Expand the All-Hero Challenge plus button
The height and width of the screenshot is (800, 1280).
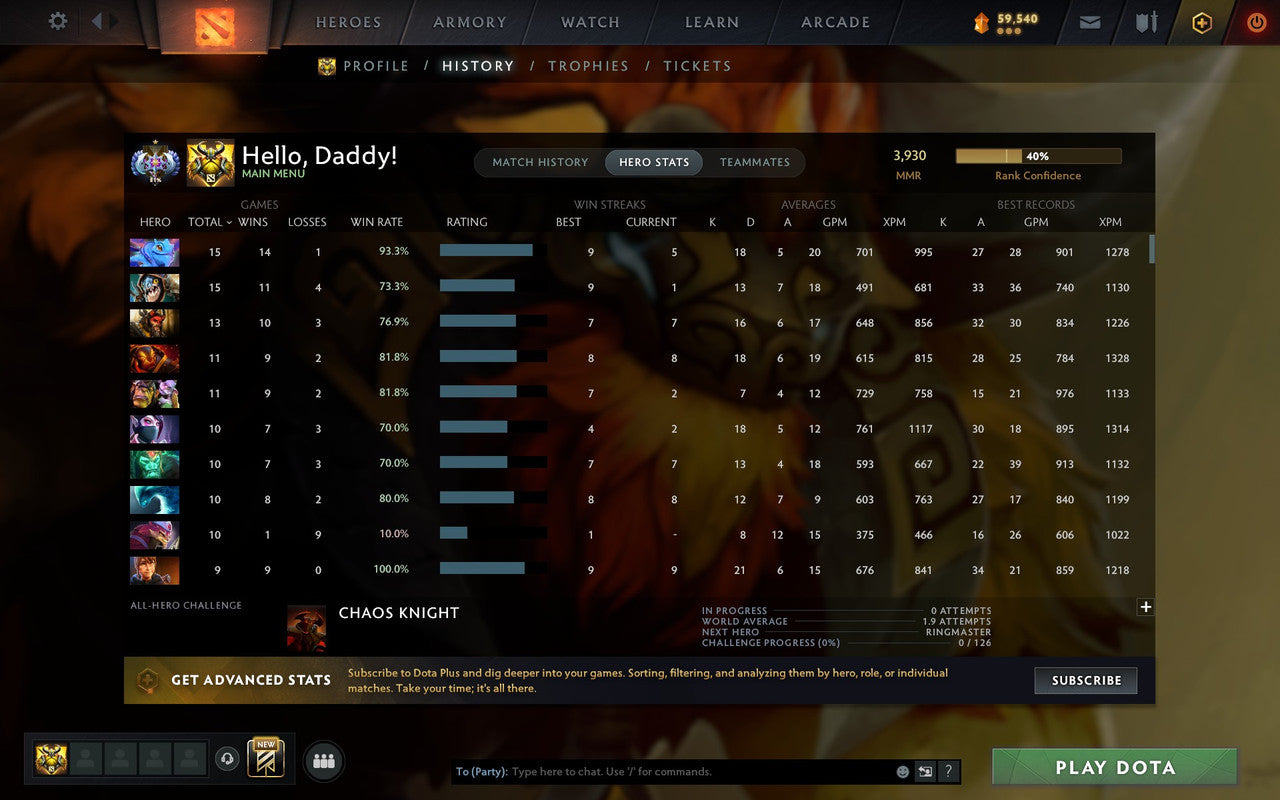tap(1145, 606)
